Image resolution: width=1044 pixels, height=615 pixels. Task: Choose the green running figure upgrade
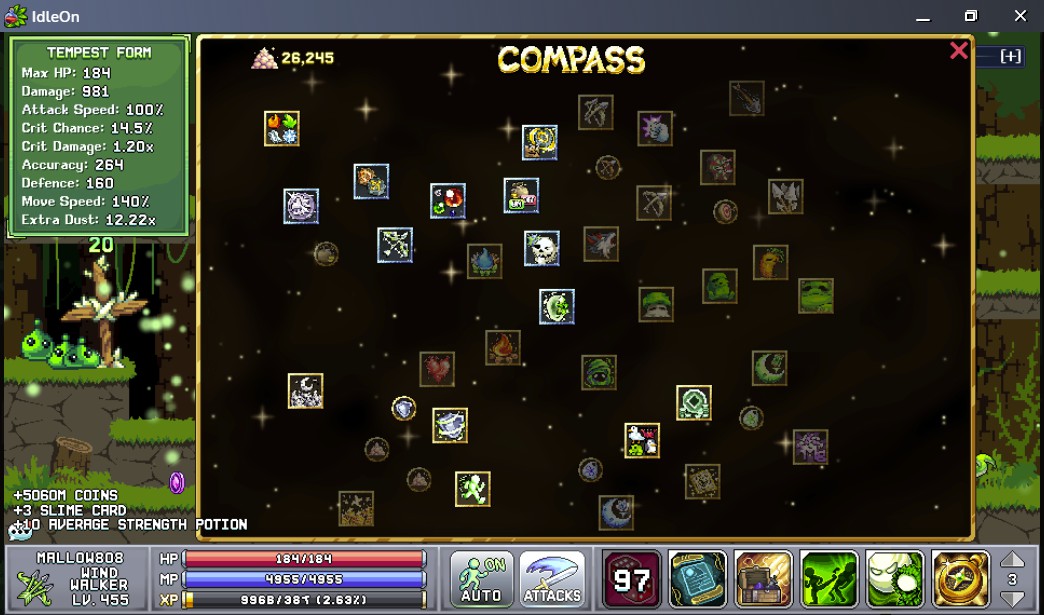(x=472, y=489)
